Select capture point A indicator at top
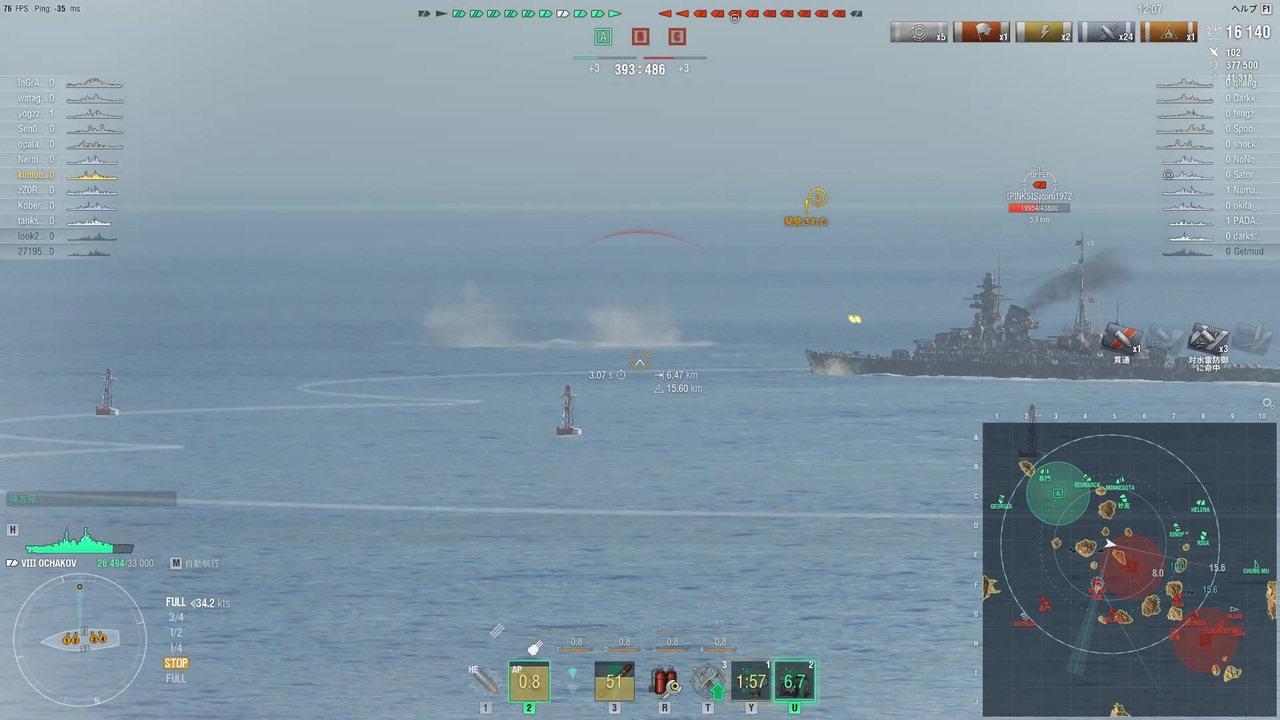Screen dimensions: 1280x720 point(603,37)
